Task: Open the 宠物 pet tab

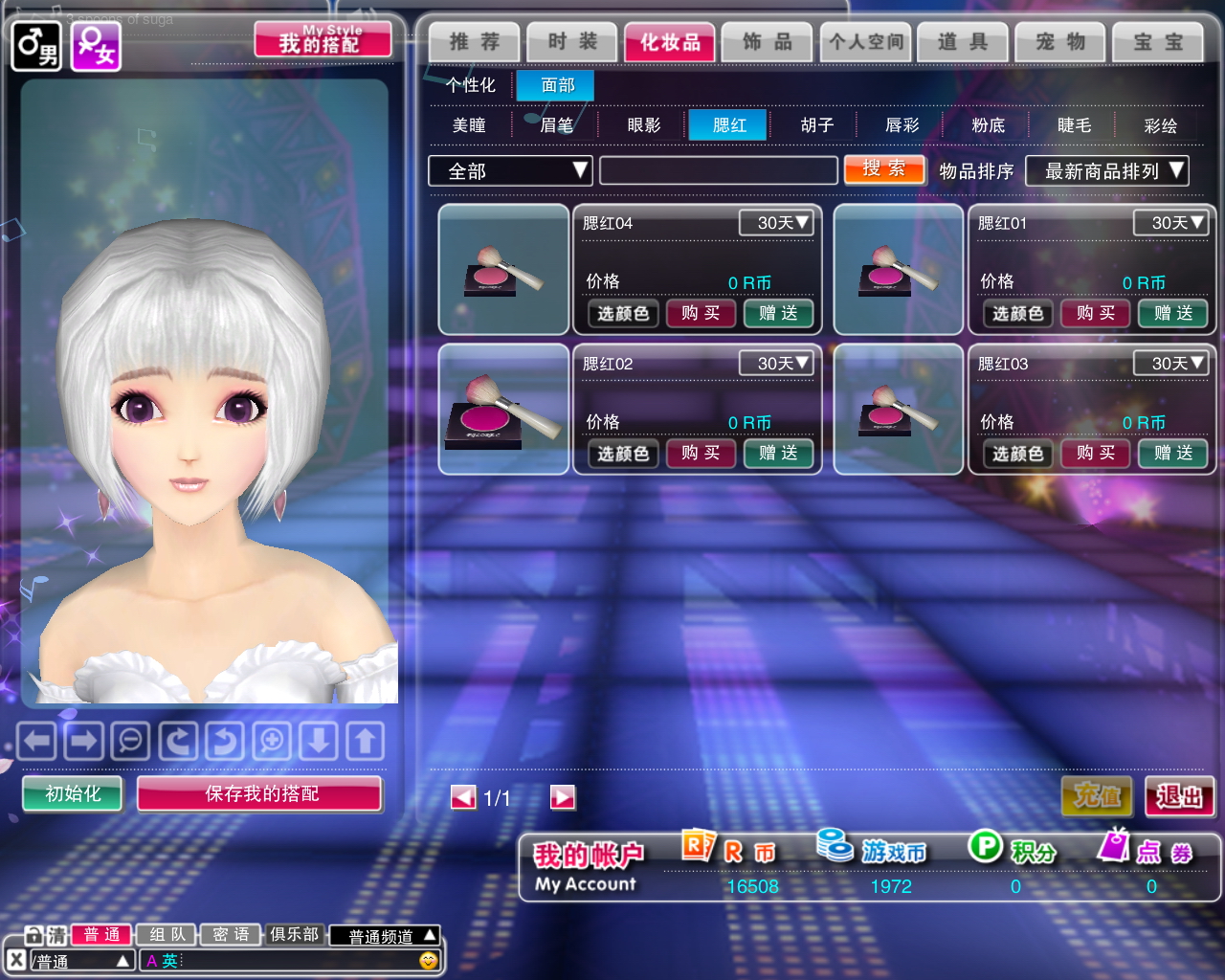Action: click(1060, 42)
